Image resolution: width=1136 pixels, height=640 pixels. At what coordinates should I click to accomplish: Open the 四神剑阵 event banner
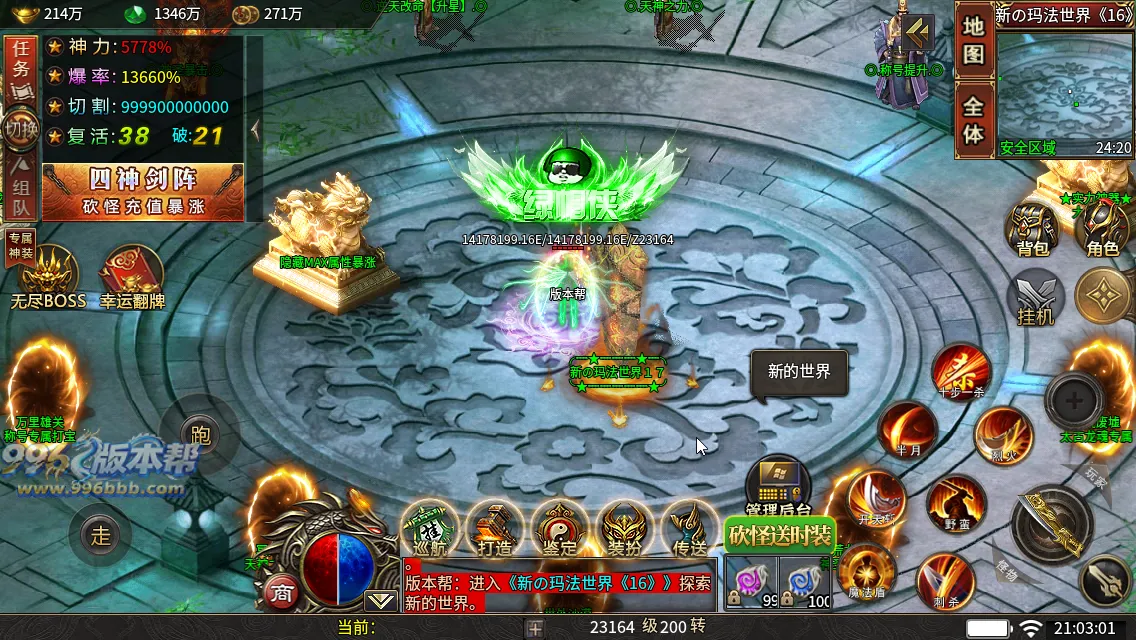[x=143, y=192]
